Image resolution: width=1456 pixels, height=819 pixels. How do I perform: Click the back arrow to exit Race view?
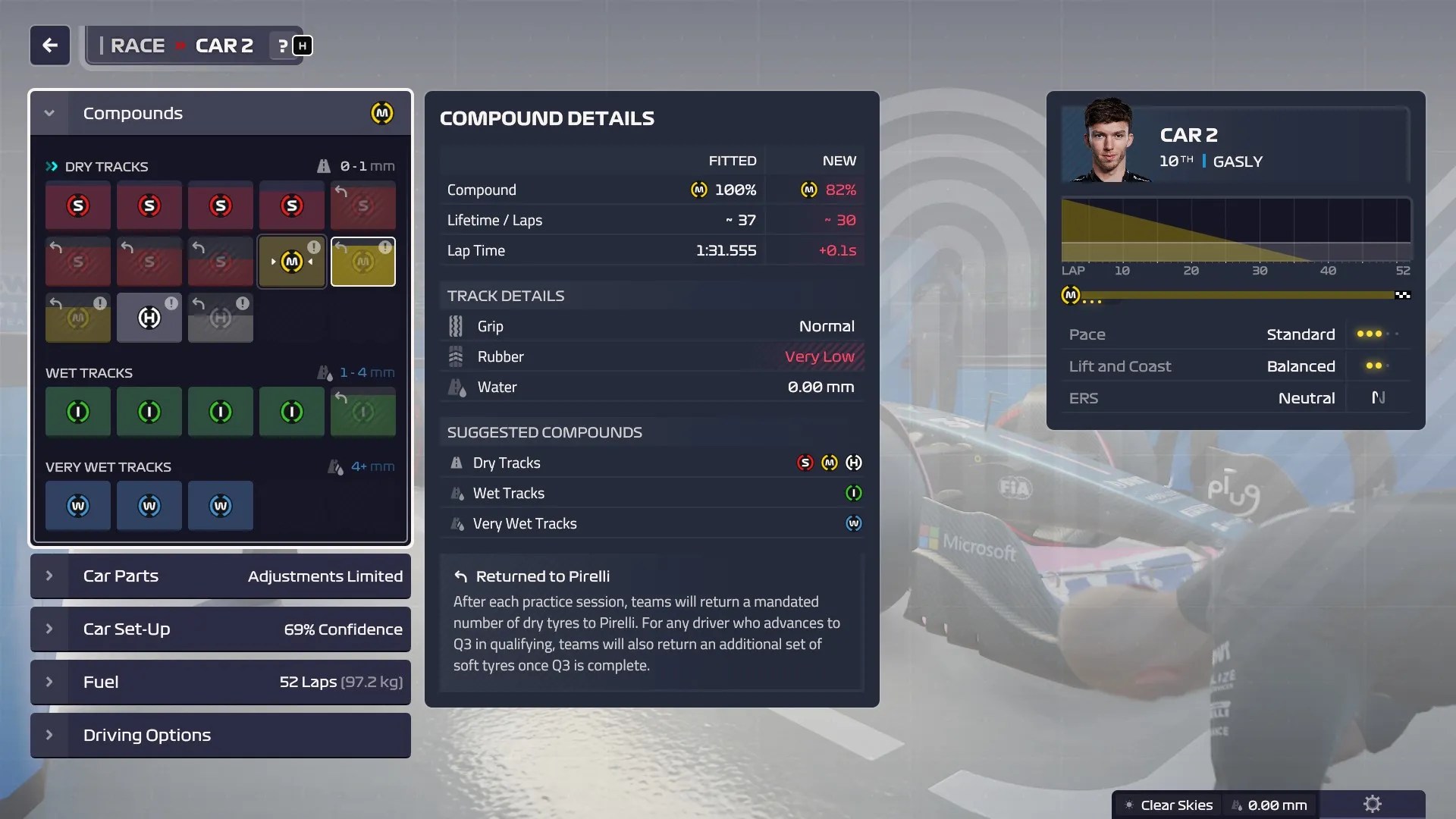click(x=49, y=45)
